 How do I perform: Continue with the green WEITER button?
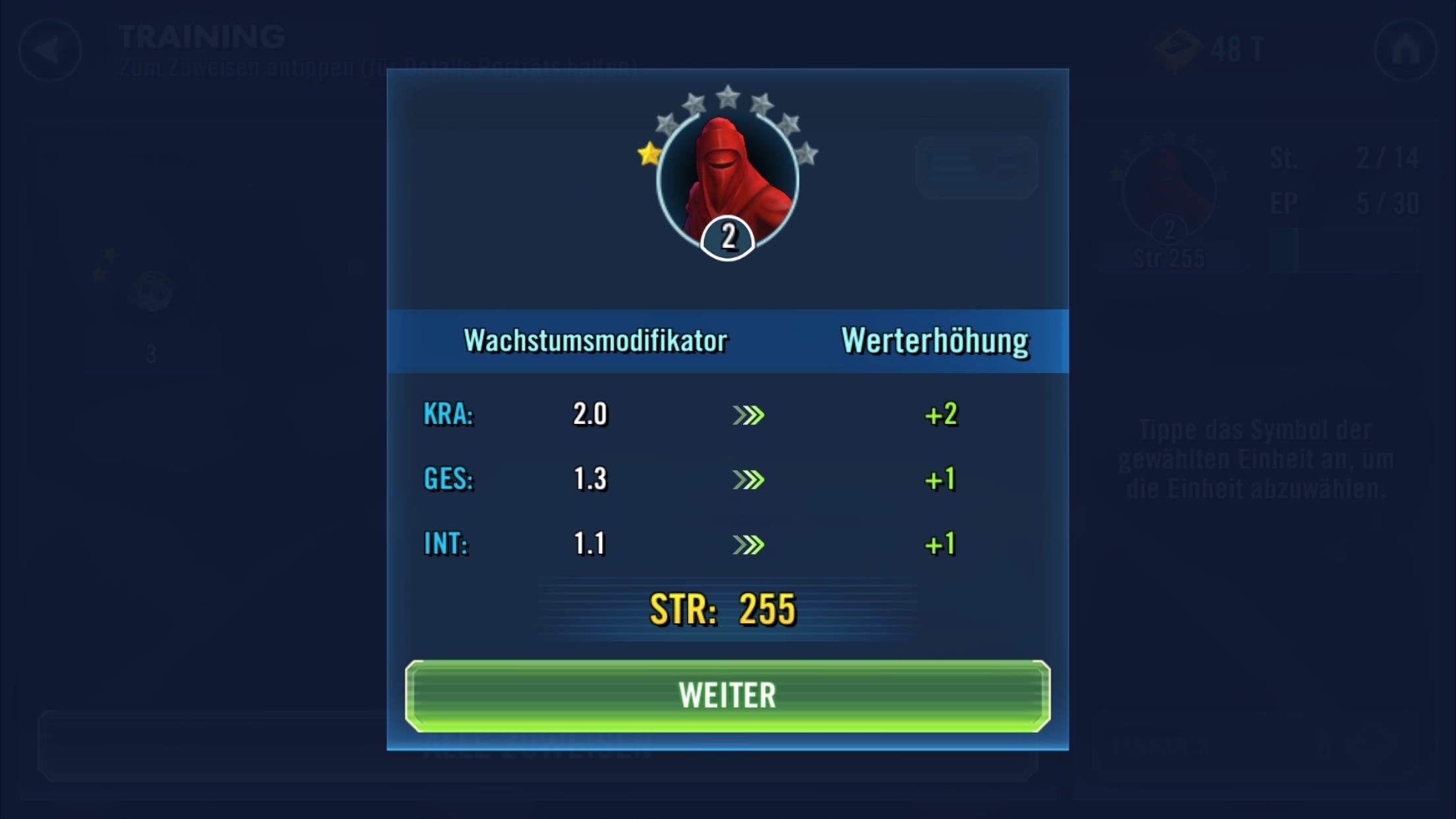tap(727, 696)
